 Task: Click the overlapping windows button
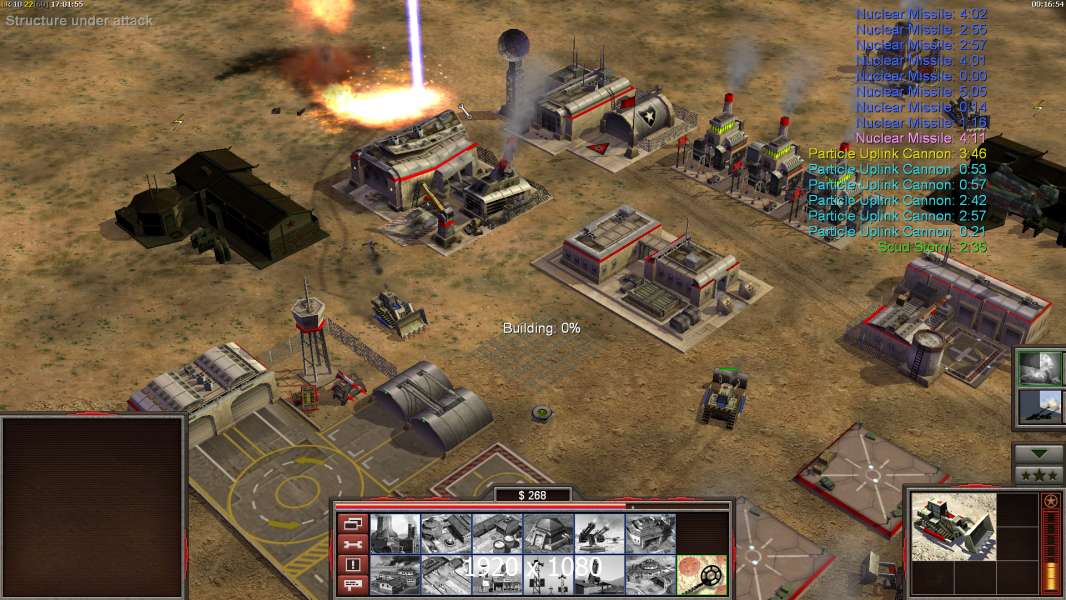pos(351,523)
